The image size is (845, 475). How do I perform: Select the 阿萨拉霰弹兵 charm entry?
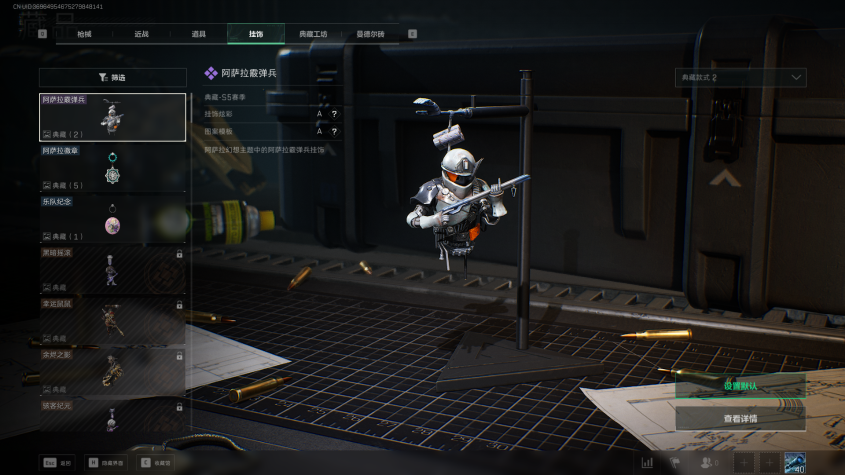pos(113,117)
